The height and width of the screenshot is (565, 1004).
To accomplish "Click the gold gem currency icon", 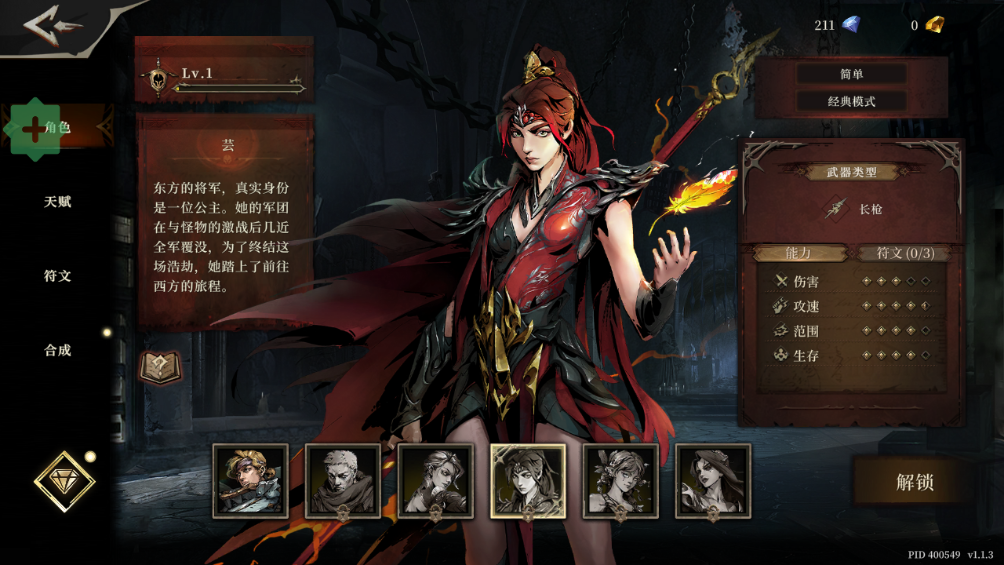I will pyautogui.click(x=934, y=25).
